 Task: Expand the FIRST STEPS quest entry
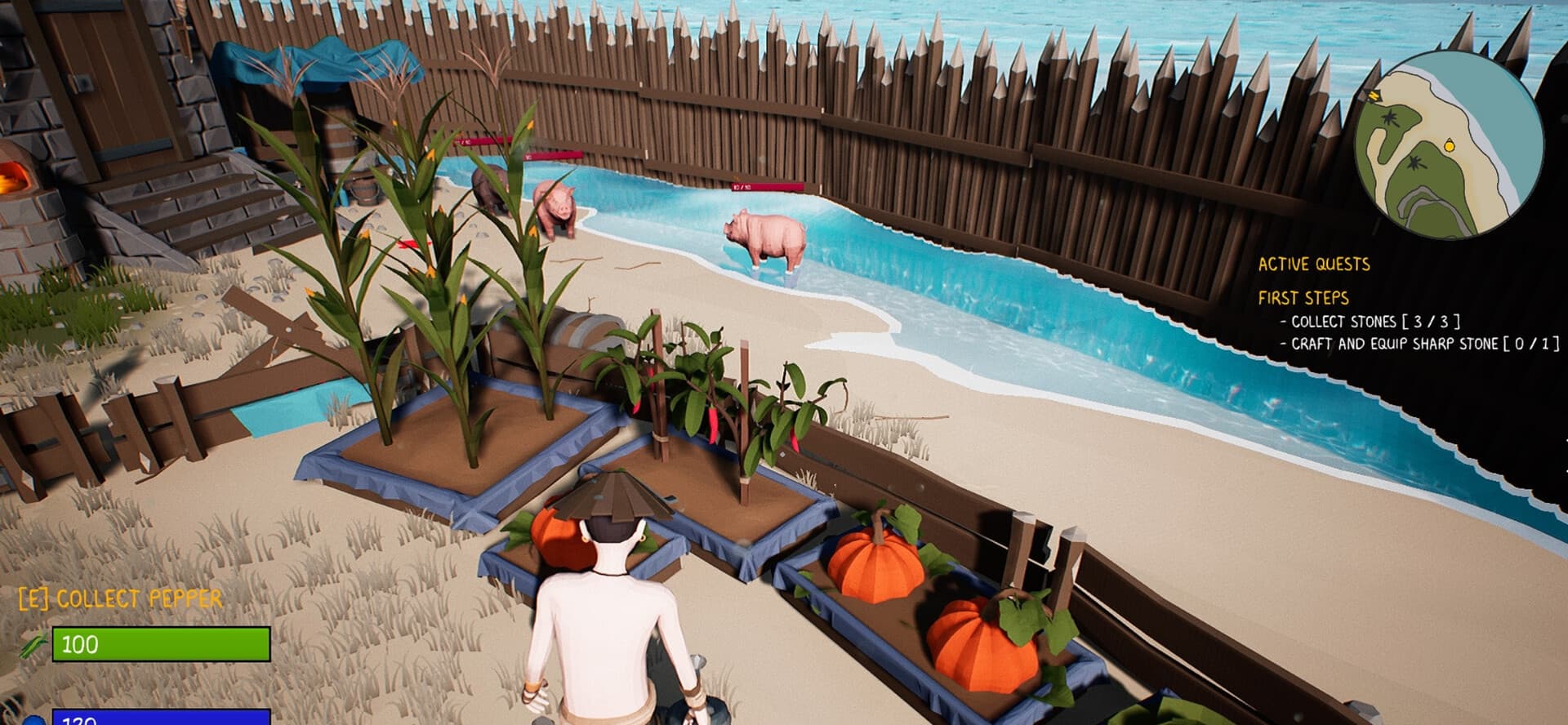tap(1305, 298)
